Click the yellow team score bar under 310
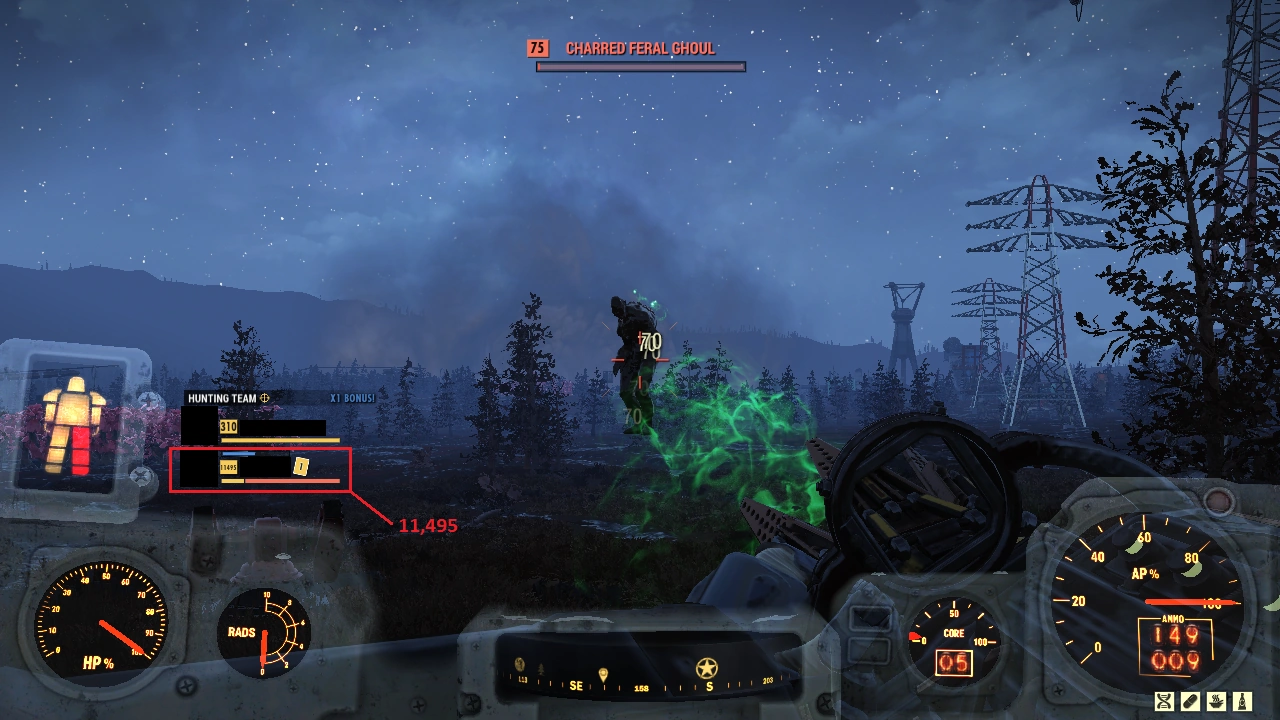Viewport: 1280px width, 720px height. pyautogui.click(x=280, y=440)
